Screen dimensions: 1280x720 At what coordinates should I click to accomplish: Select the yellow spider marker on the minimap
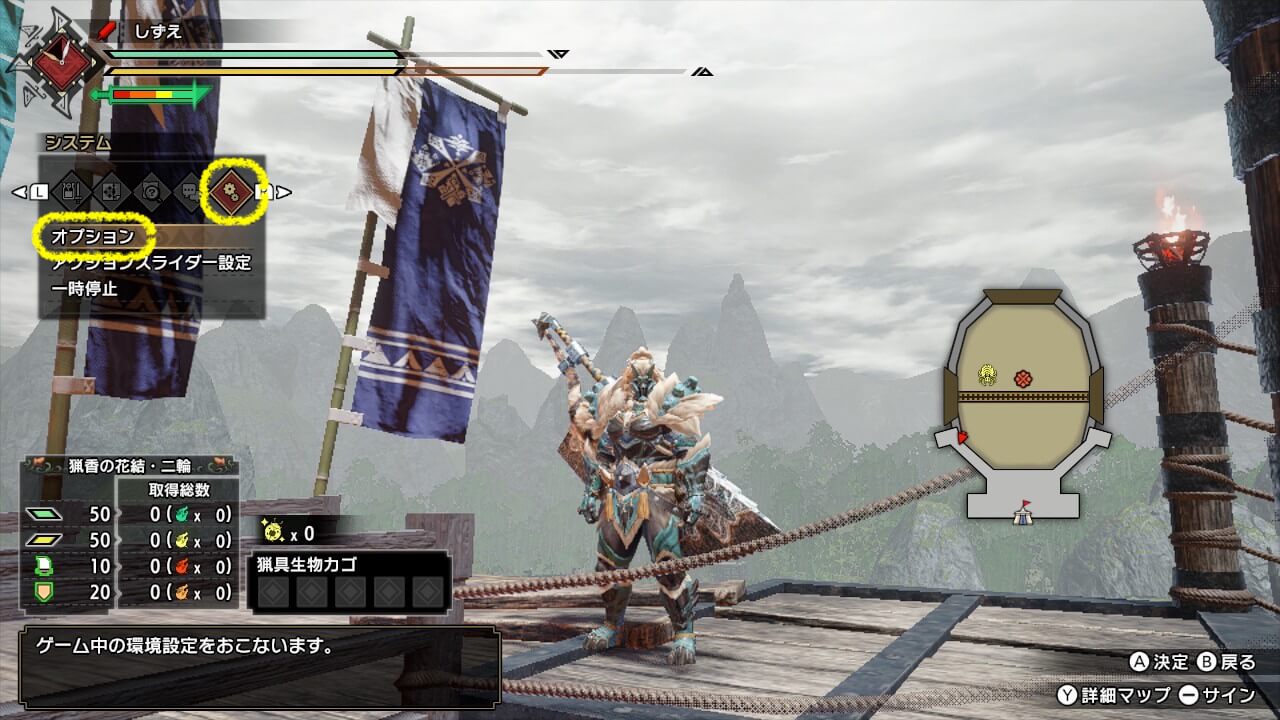[x=988, y=375]
